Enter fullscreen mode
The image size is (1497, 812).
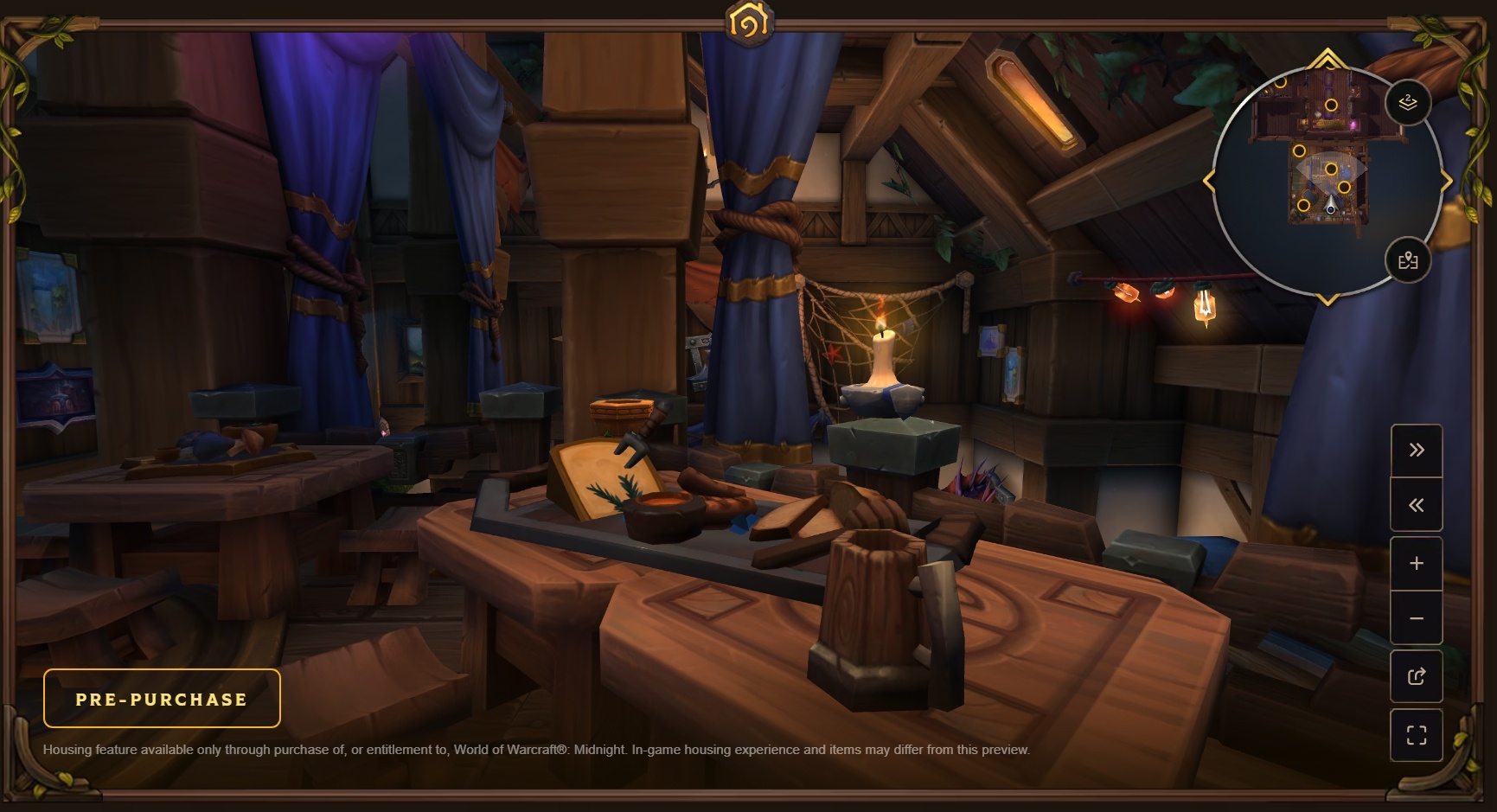point(1416,735)
